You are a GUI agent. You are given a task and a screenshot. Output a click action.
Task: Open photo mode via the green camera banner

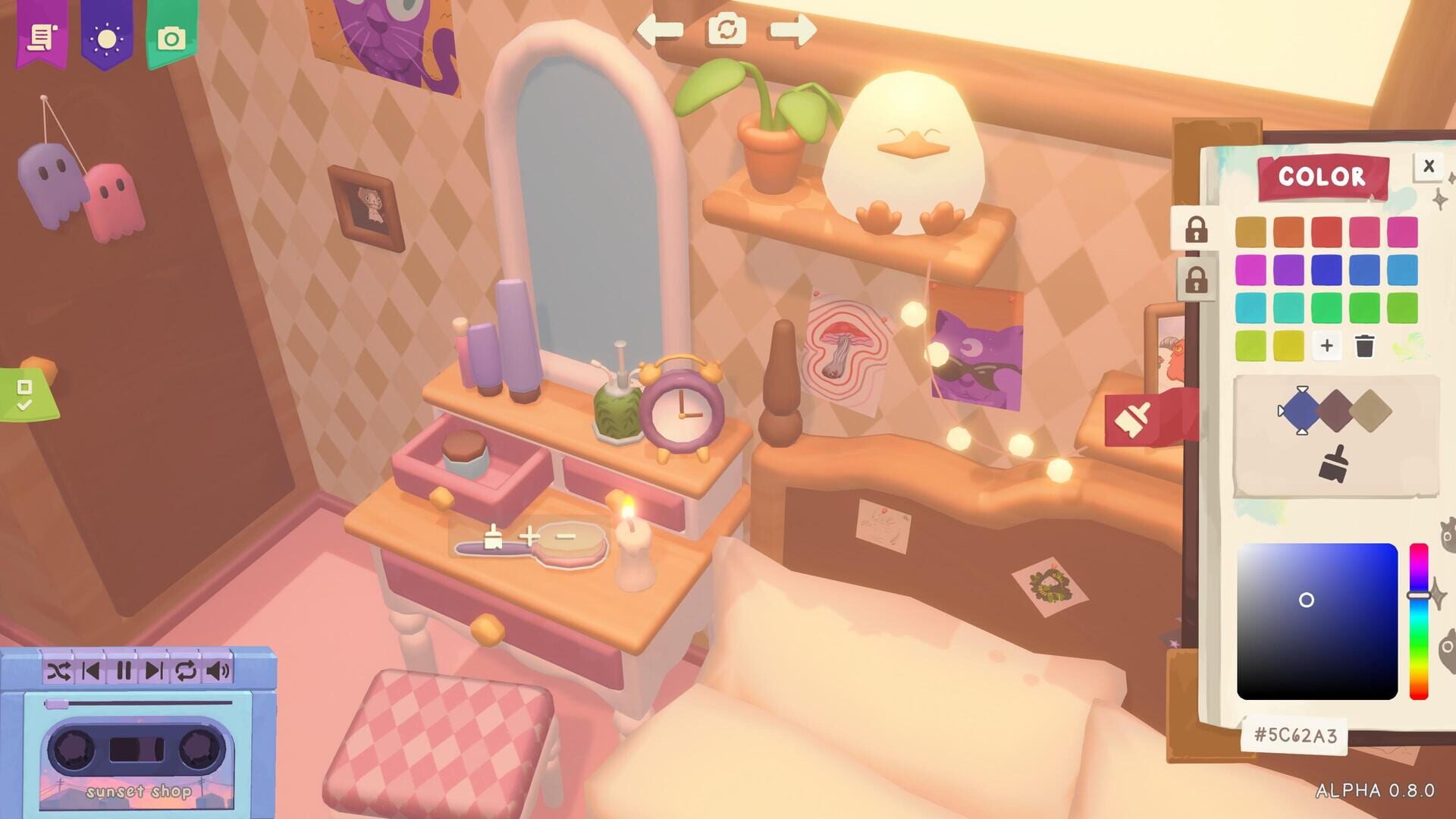(x=173, y=38)
